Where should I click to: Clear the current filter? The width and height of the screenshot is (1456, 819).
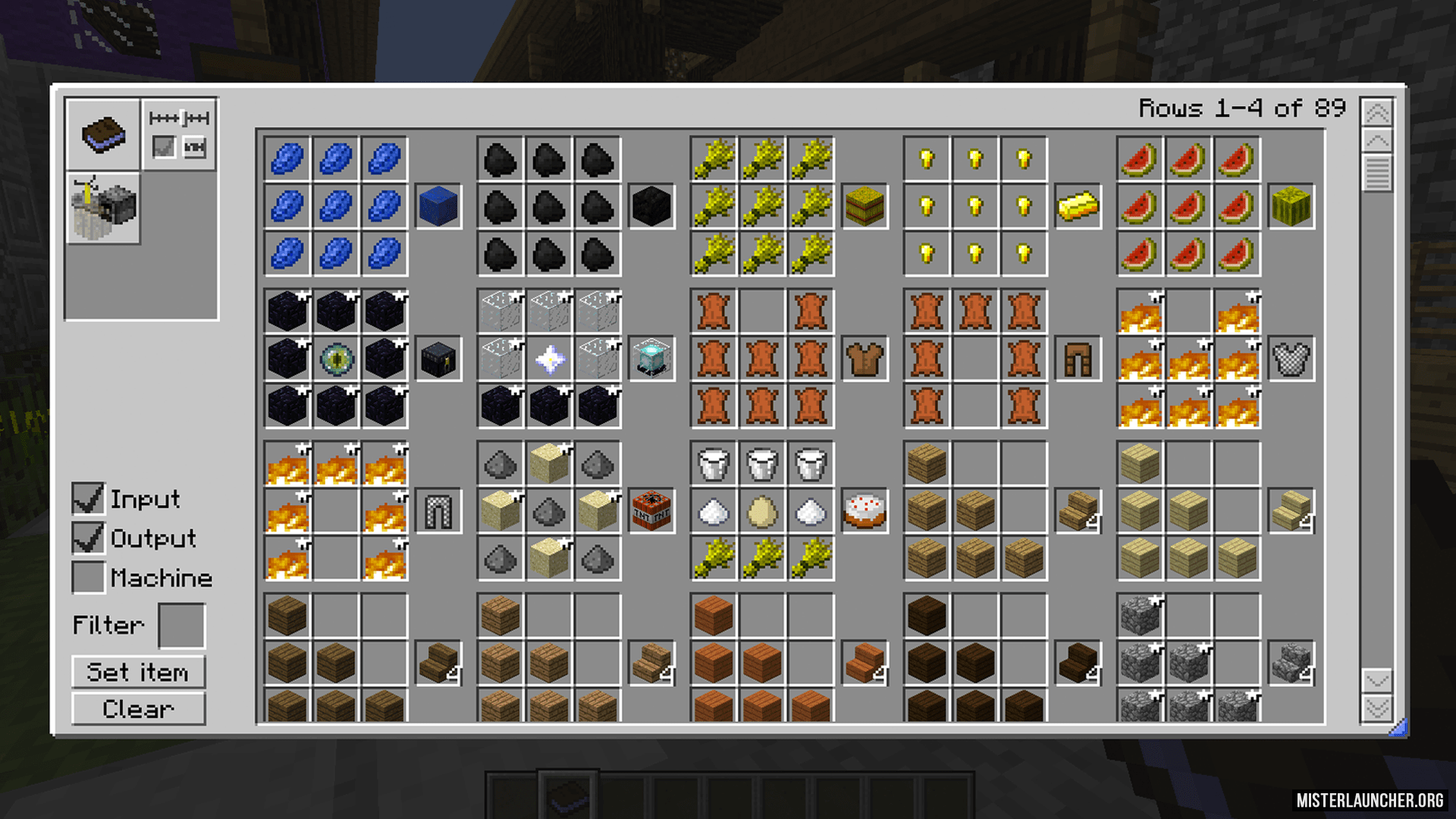(138, 710)
